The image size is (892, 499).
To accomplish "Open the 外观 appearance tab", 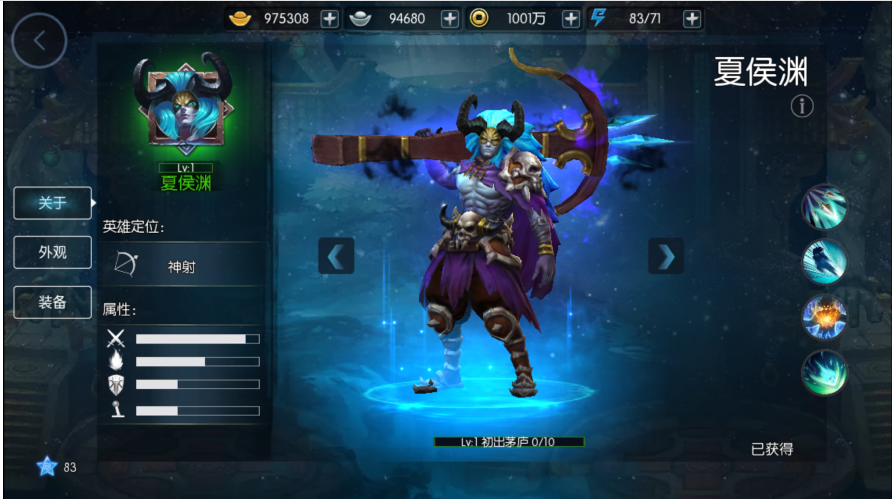I will pyautogui.click(x=52, y=253).
